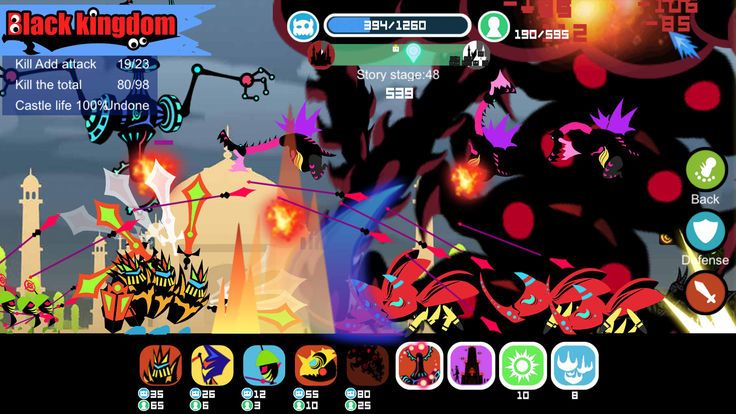Click the stage progress location marker

pos(413,50)
